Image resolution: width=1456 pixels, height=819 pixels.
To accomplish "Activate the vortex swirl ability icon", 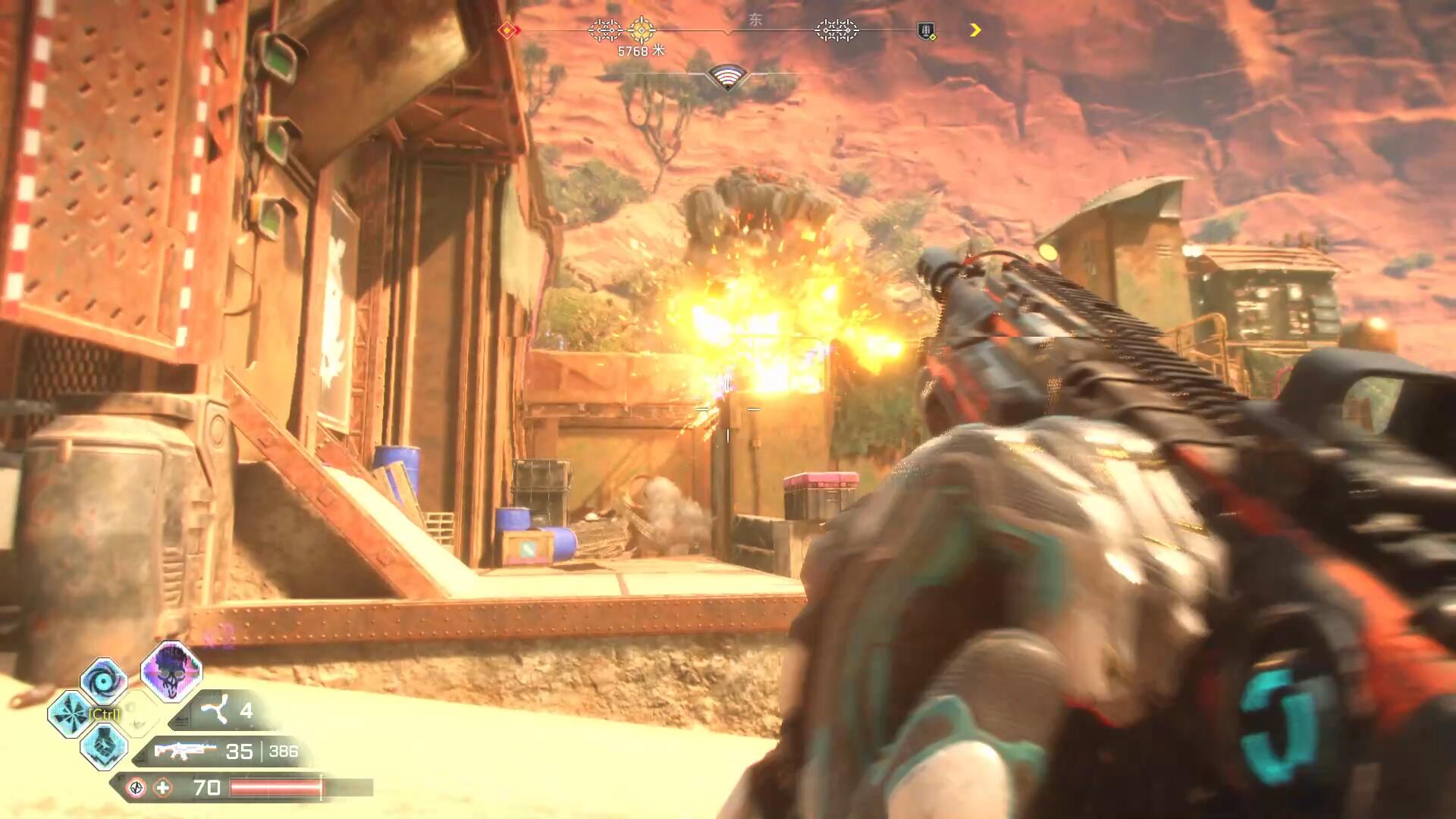I will click(x=103, y=680).
